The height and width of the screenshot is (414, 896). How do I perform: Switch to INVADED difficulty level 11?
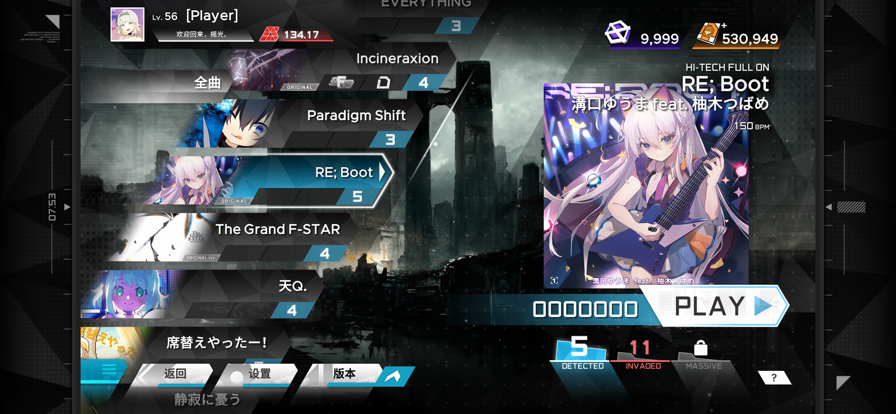coord(641,352)
